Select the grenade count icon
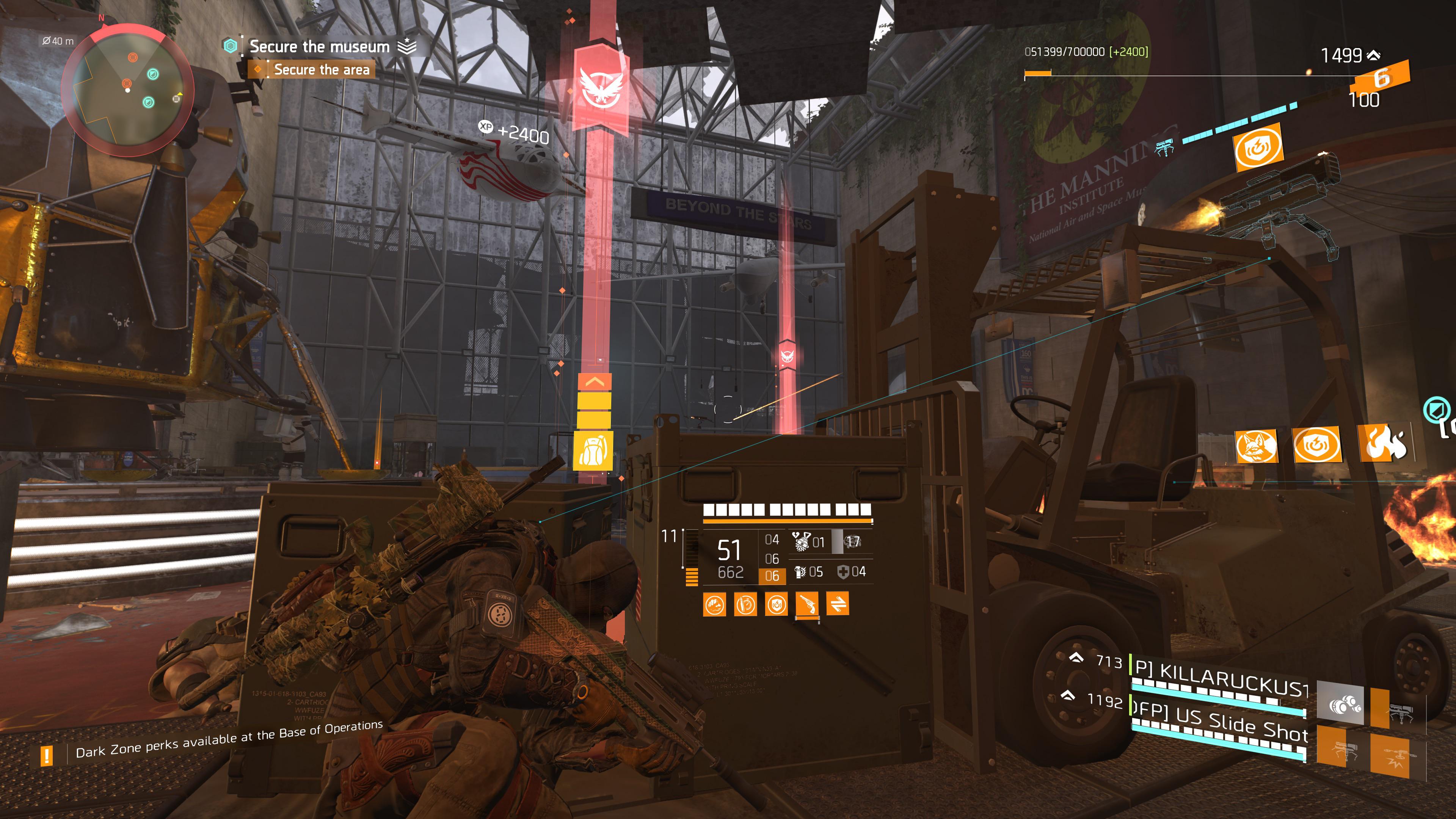The height and width of the screenshot is (819, 1456). [800, 572]
